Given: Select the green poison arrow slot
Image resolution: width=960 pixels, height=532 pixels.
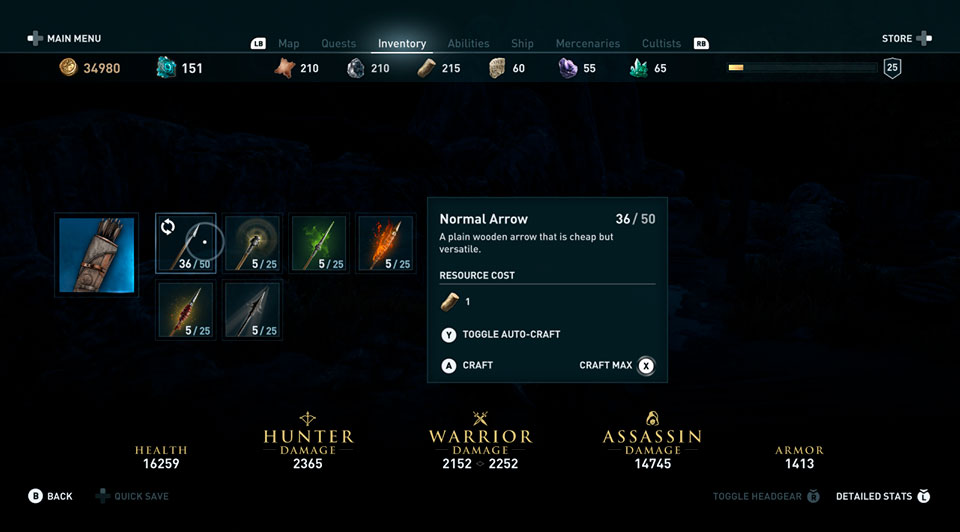Looking at the screenshot, I should point(319,243).
